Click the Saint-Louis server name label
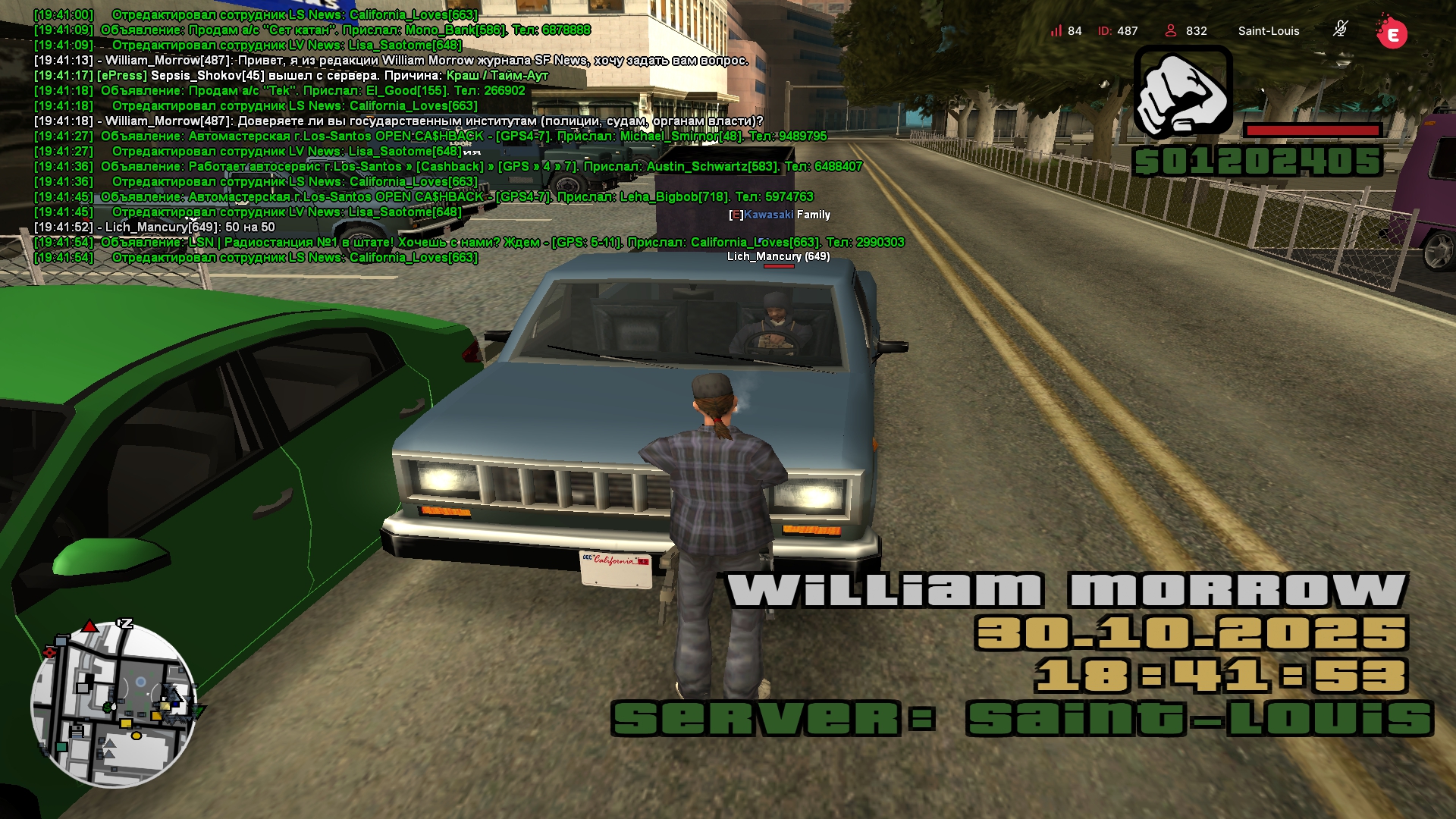 (1268, 31)
